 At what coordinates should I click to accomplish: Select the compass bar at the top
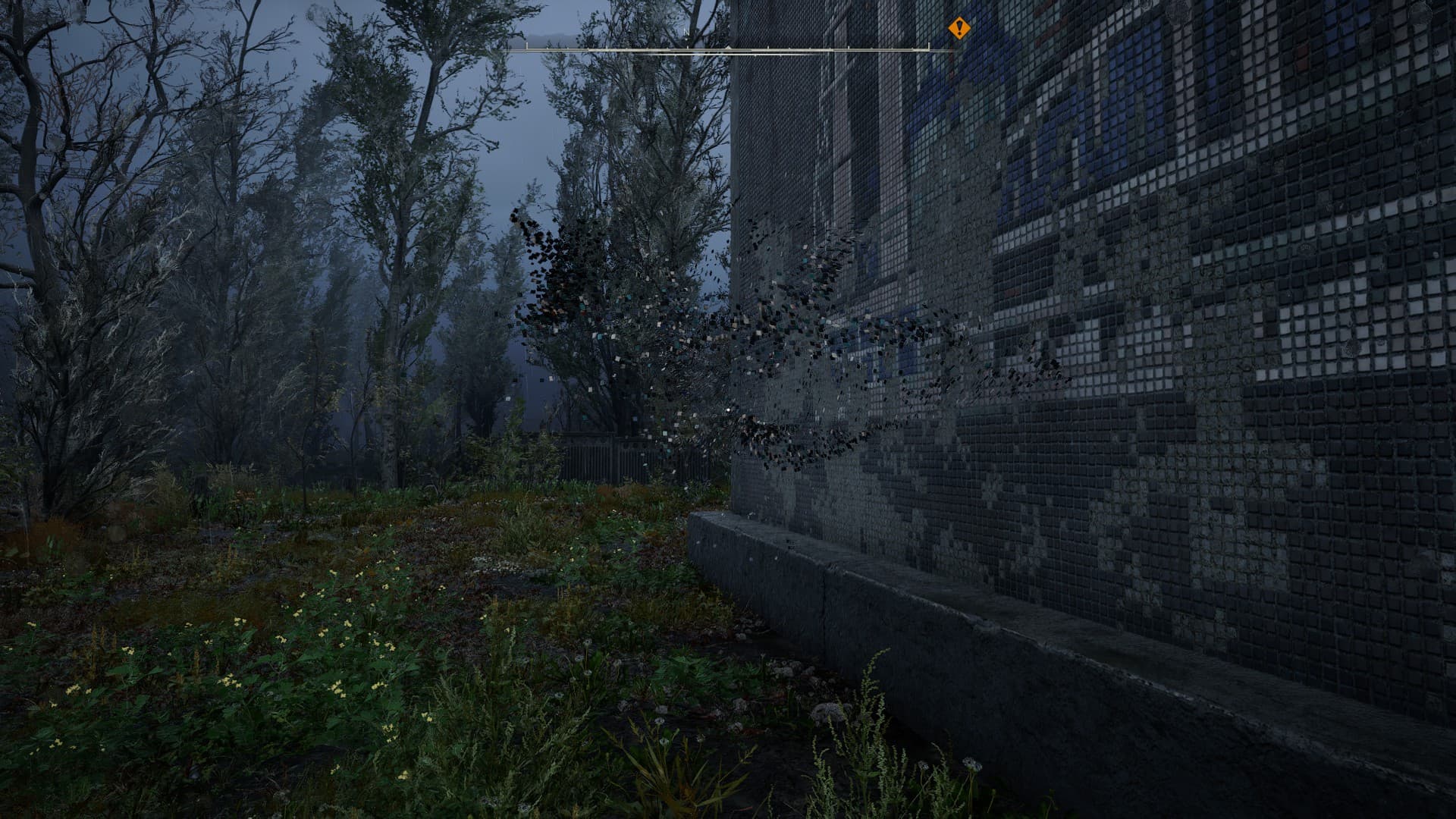pos(728,49)
